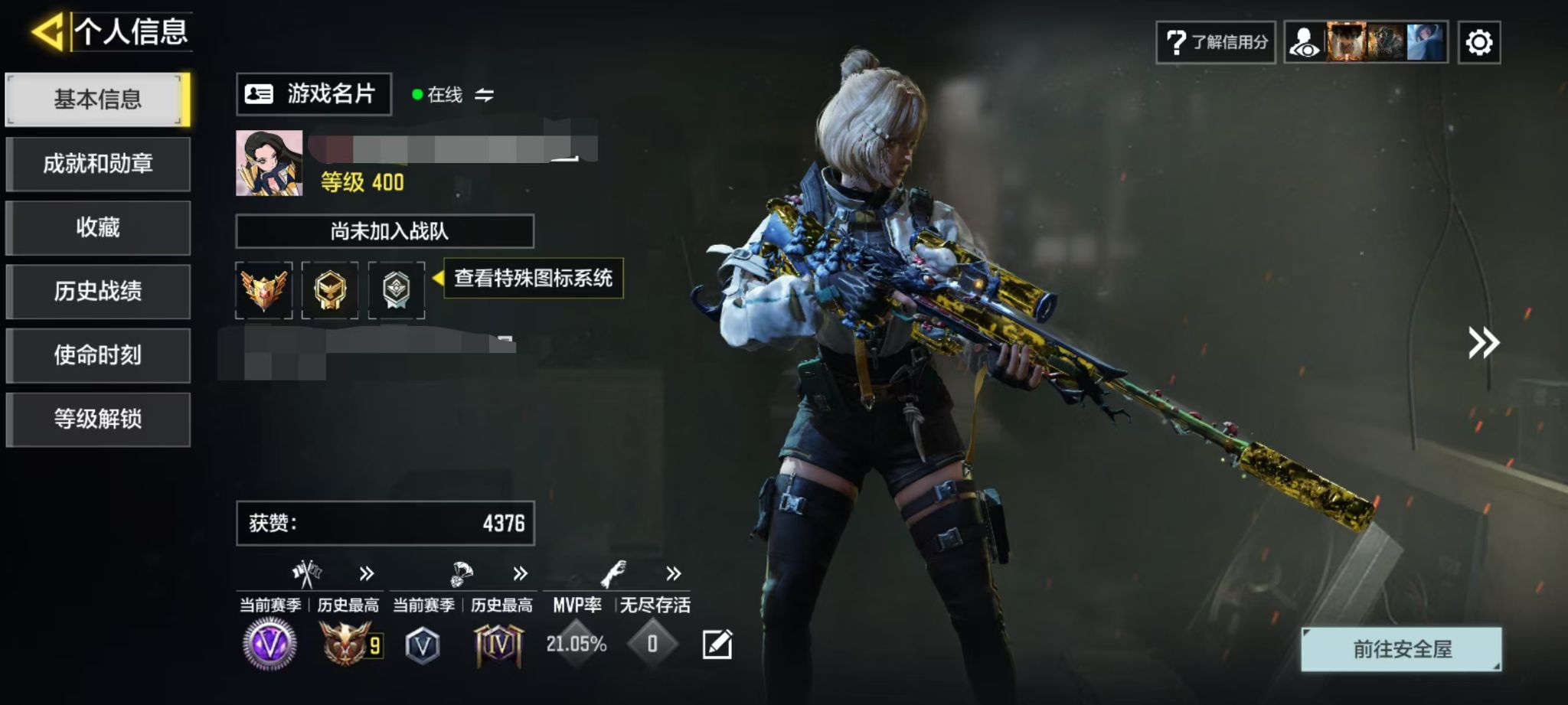Open the 使命时刻 tab
The image size is (1568, 705).
(97, 355)
